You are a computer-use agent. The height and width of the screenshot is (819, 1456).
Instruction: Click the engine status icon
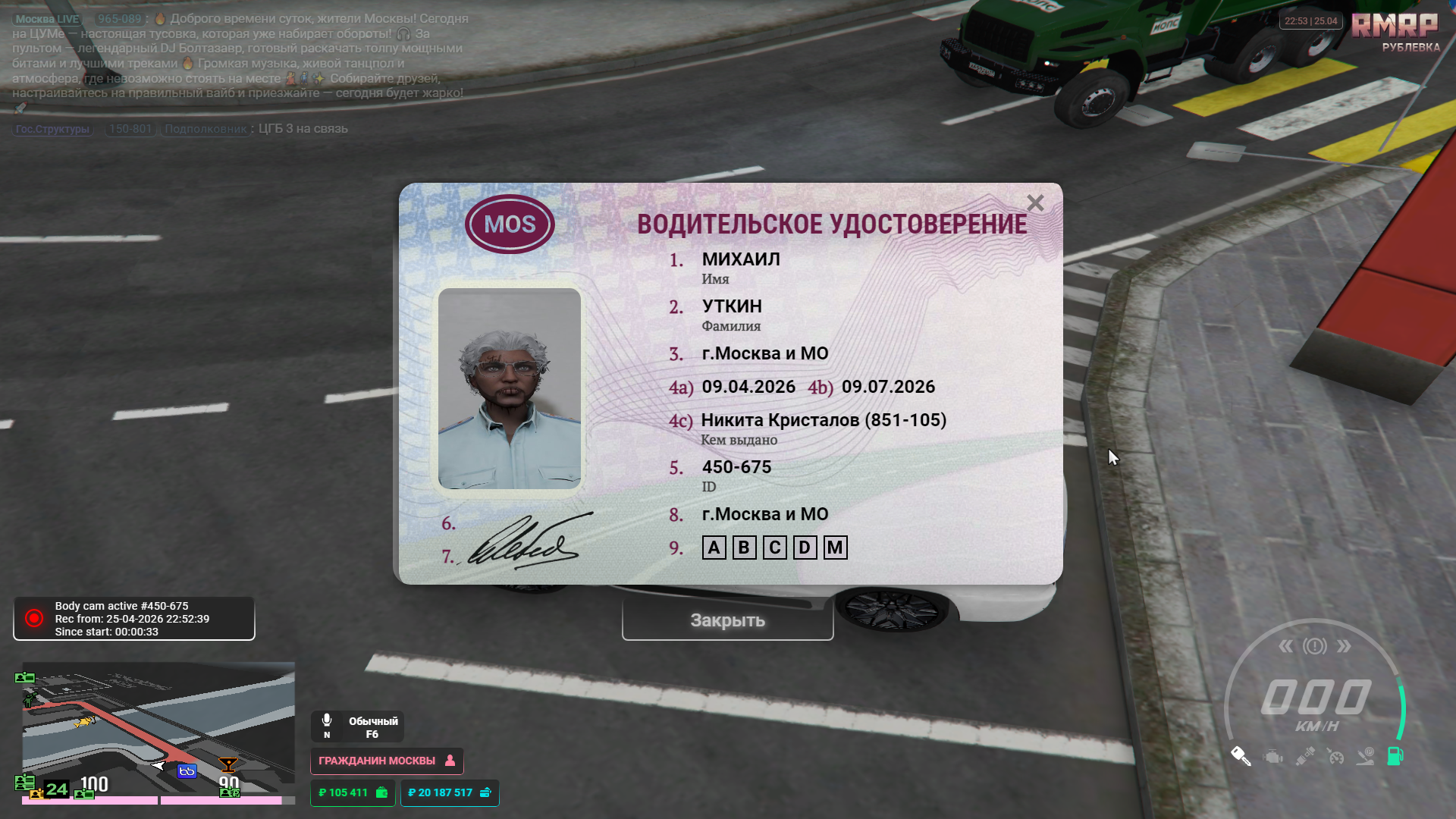(x=1273, y=757)
